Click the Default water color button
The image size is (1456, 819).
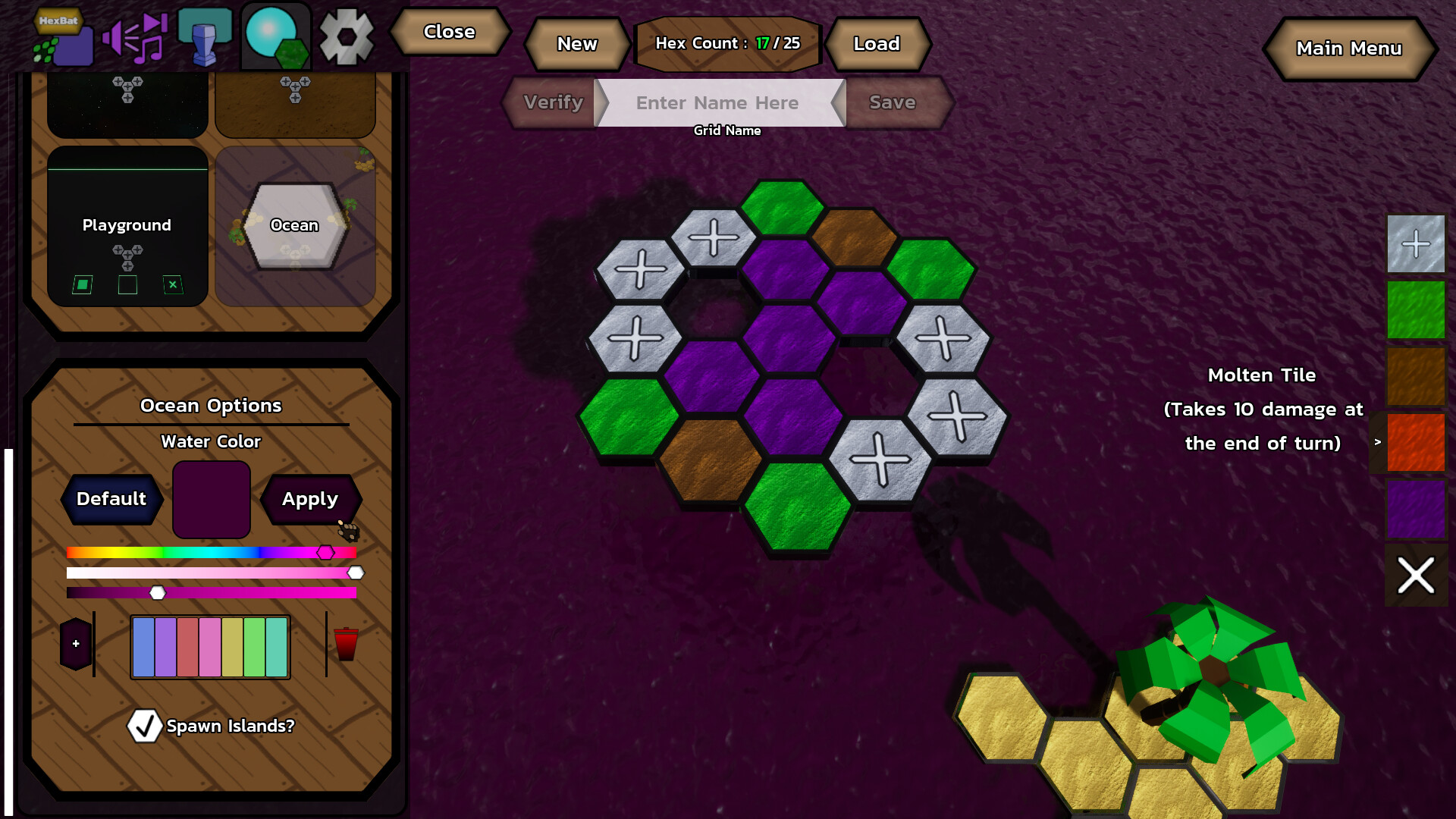pyautogui.click(x=112, y=499)
